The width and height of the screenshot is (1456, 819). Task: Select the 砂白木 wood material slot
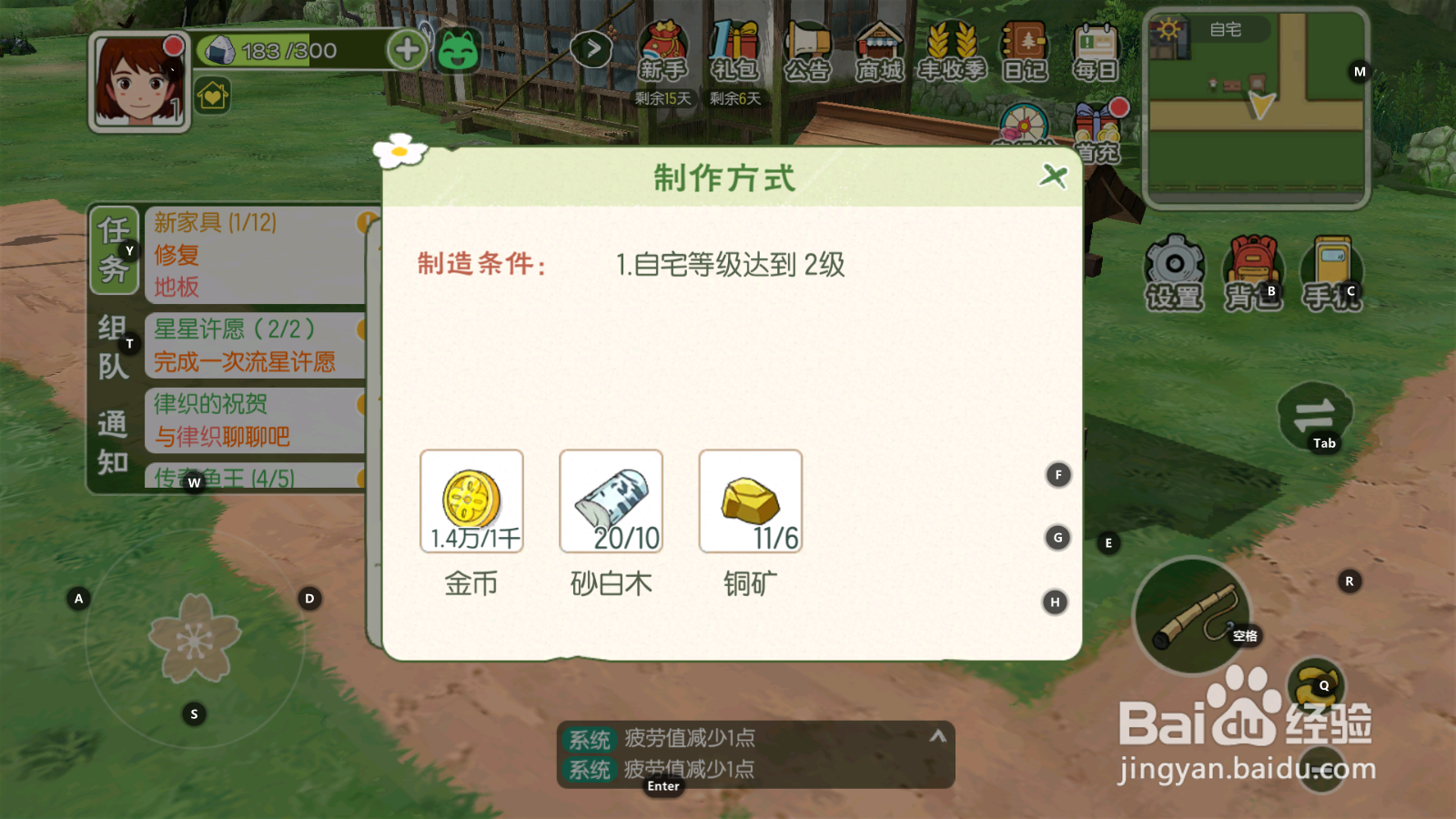610,500
